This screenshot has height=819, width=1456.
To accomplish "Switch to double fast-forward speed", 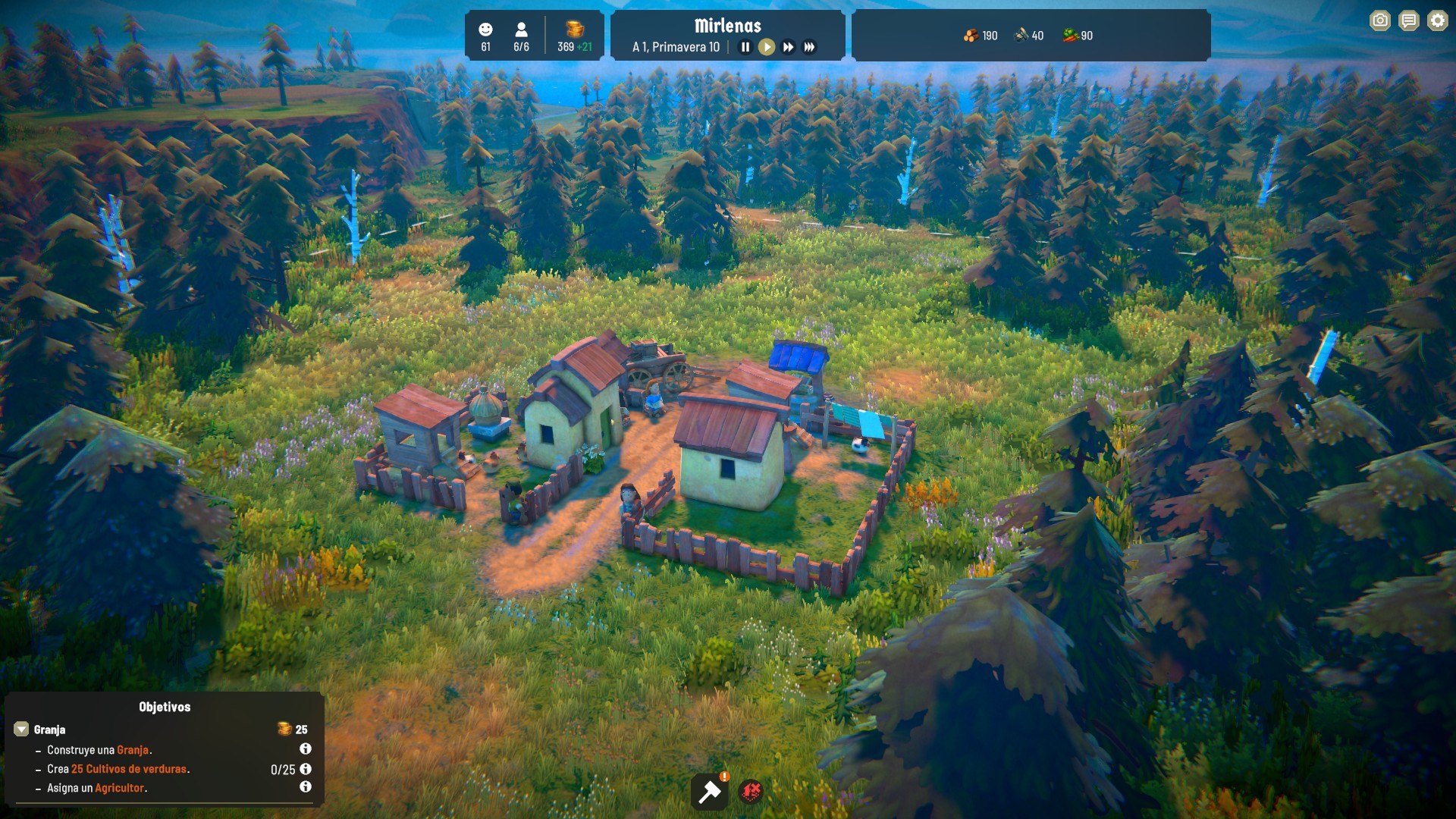I will (x=789, y=47).
